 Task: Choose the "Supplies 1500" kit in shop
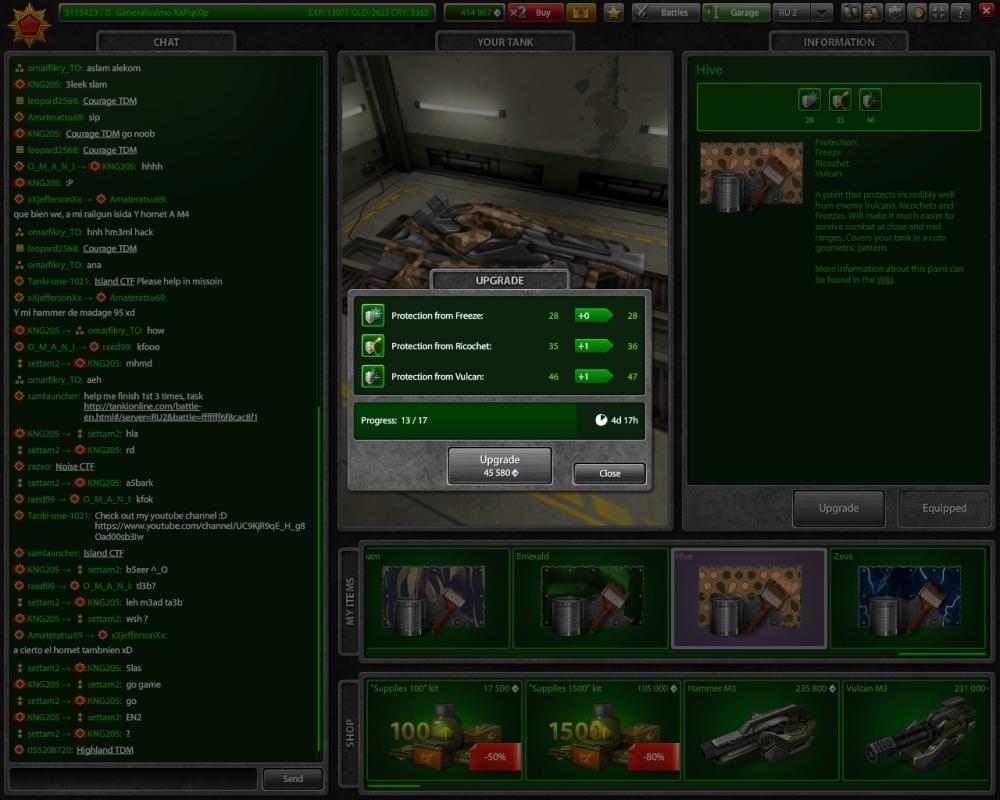[604, 732]
